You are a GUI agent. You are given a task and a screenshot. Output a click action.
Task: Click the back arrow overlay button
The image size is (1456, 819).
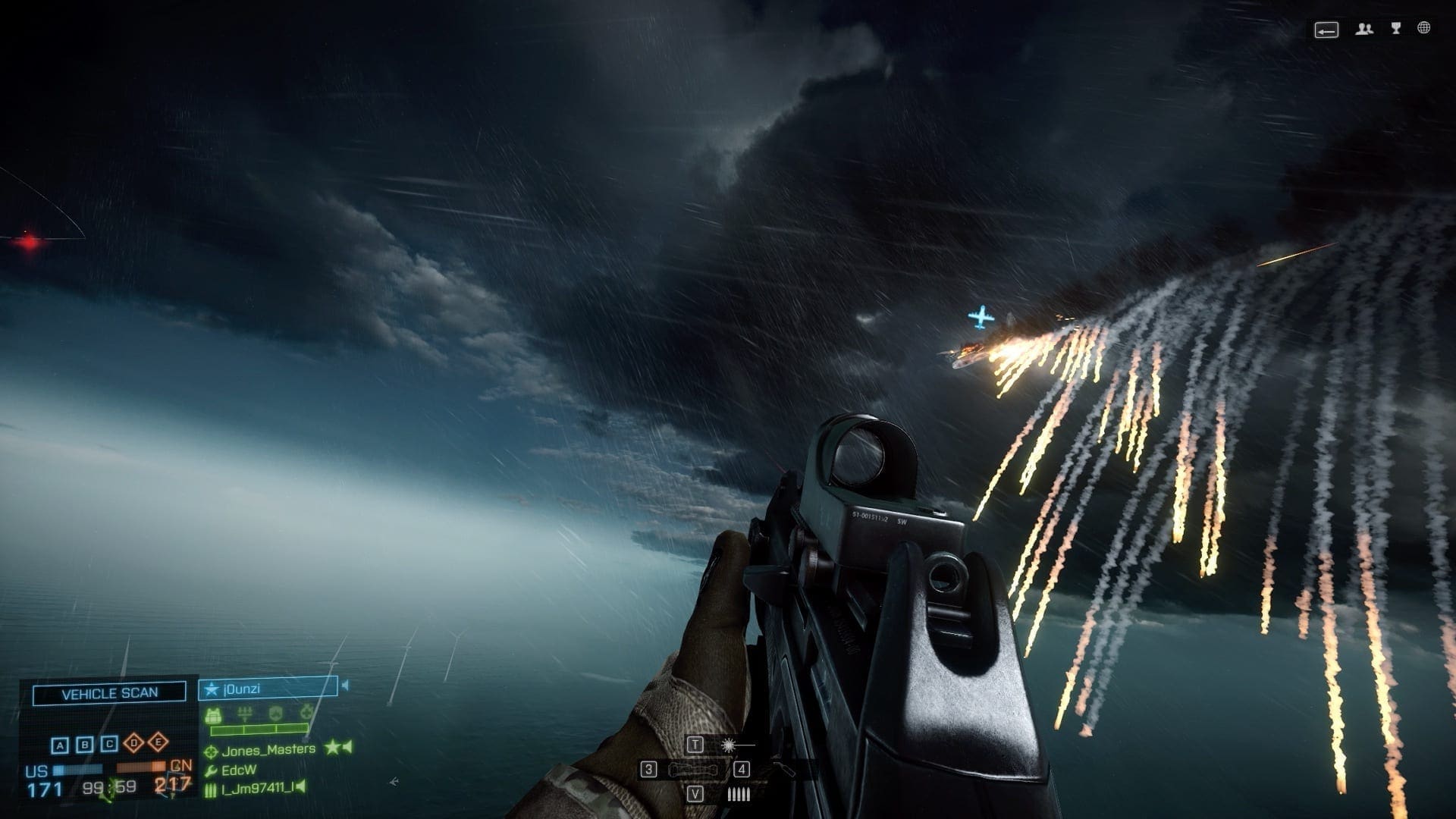click(x=1326, y=30)
